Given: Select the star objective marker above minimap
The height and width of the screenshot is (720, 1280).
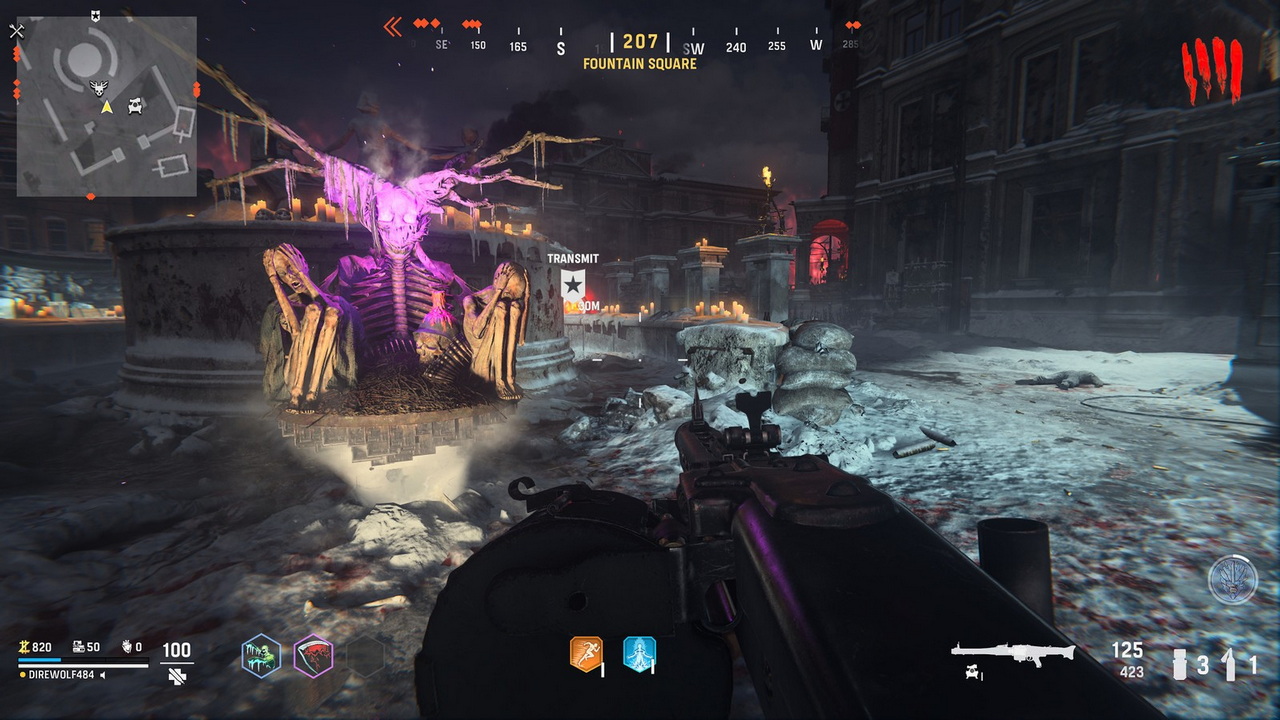Looking at the screenshot, I should (94, 15).
